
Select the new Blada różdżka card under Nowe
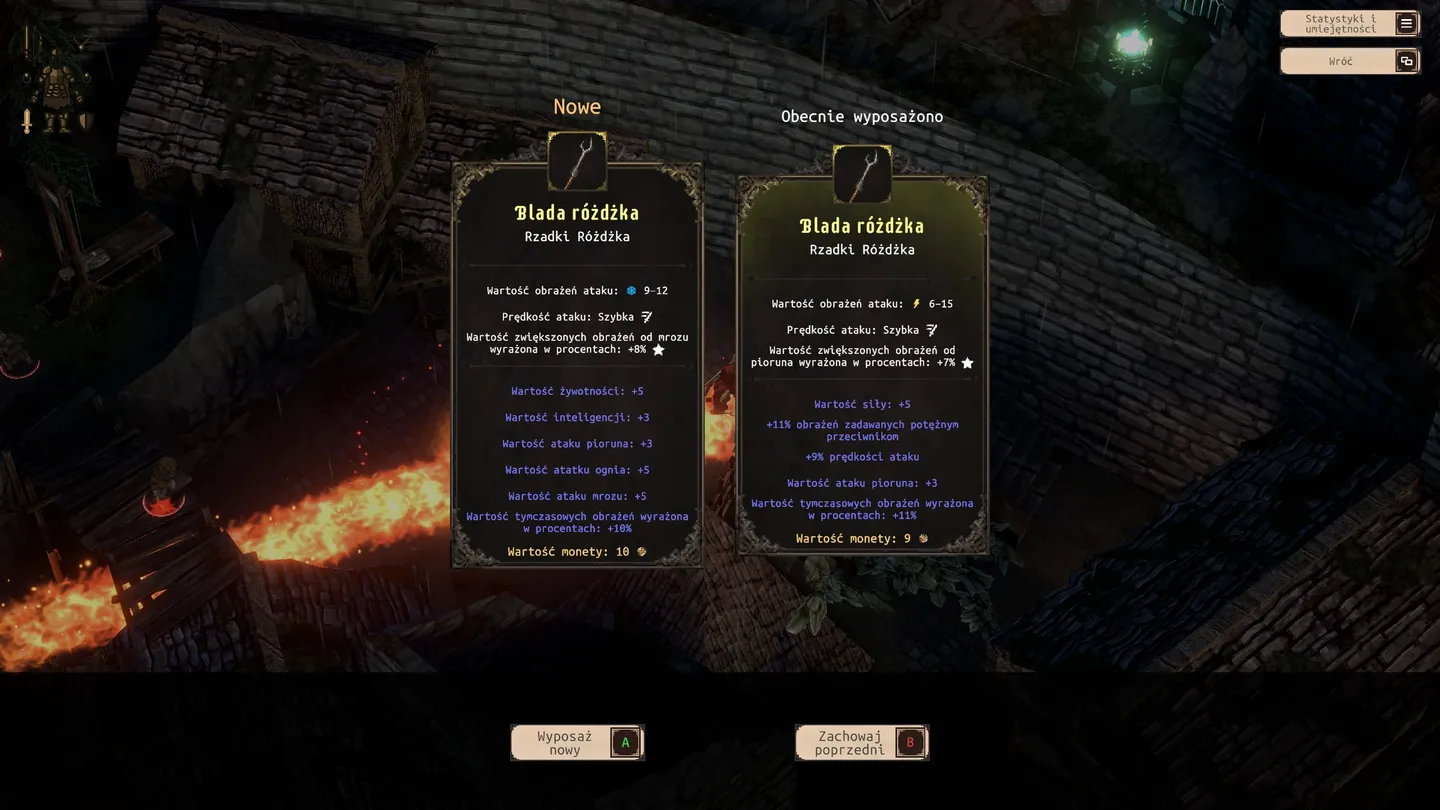pos(577,365)
